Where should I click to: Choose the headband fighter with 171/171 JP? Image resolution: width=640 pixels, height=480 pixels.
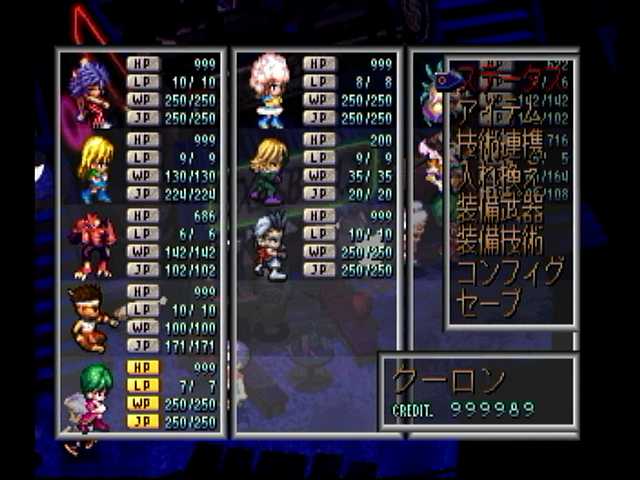pyautogui.click(x=91, y=318)
